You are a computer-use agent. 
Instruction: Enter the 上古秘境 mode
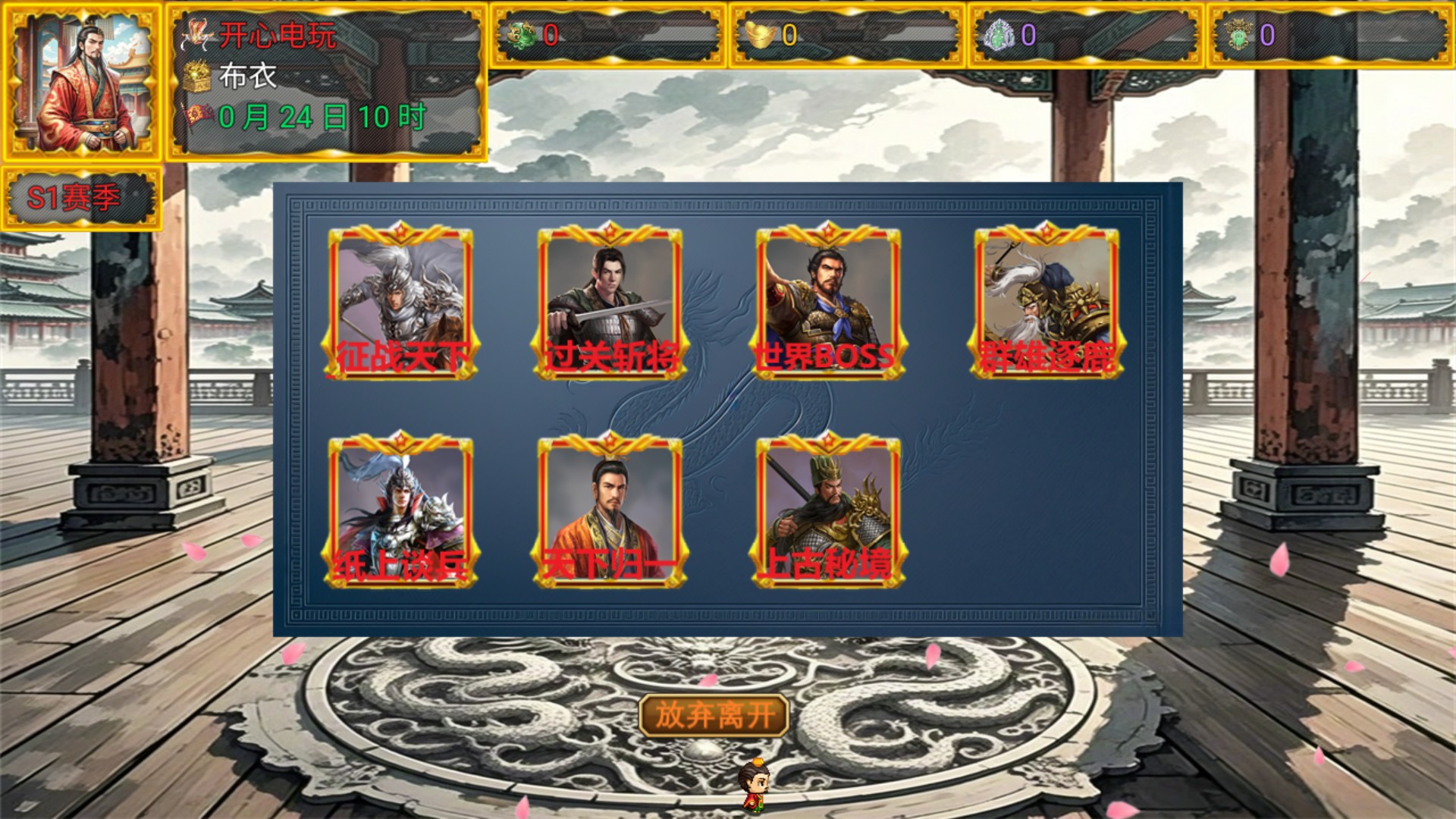(x=828, y=511)
